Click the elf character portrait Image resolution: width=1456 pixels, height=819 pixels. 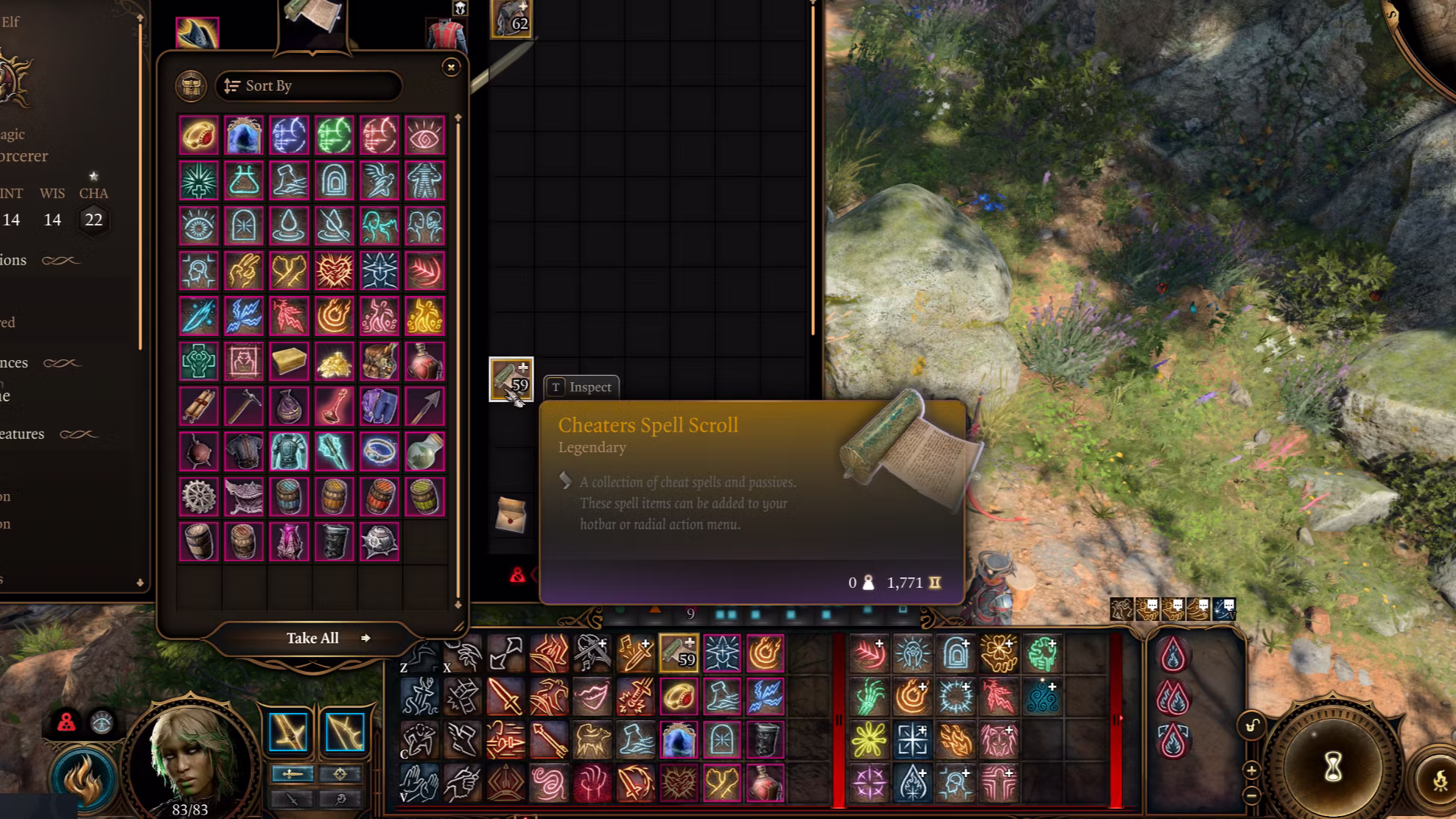[x=190, y=759]
